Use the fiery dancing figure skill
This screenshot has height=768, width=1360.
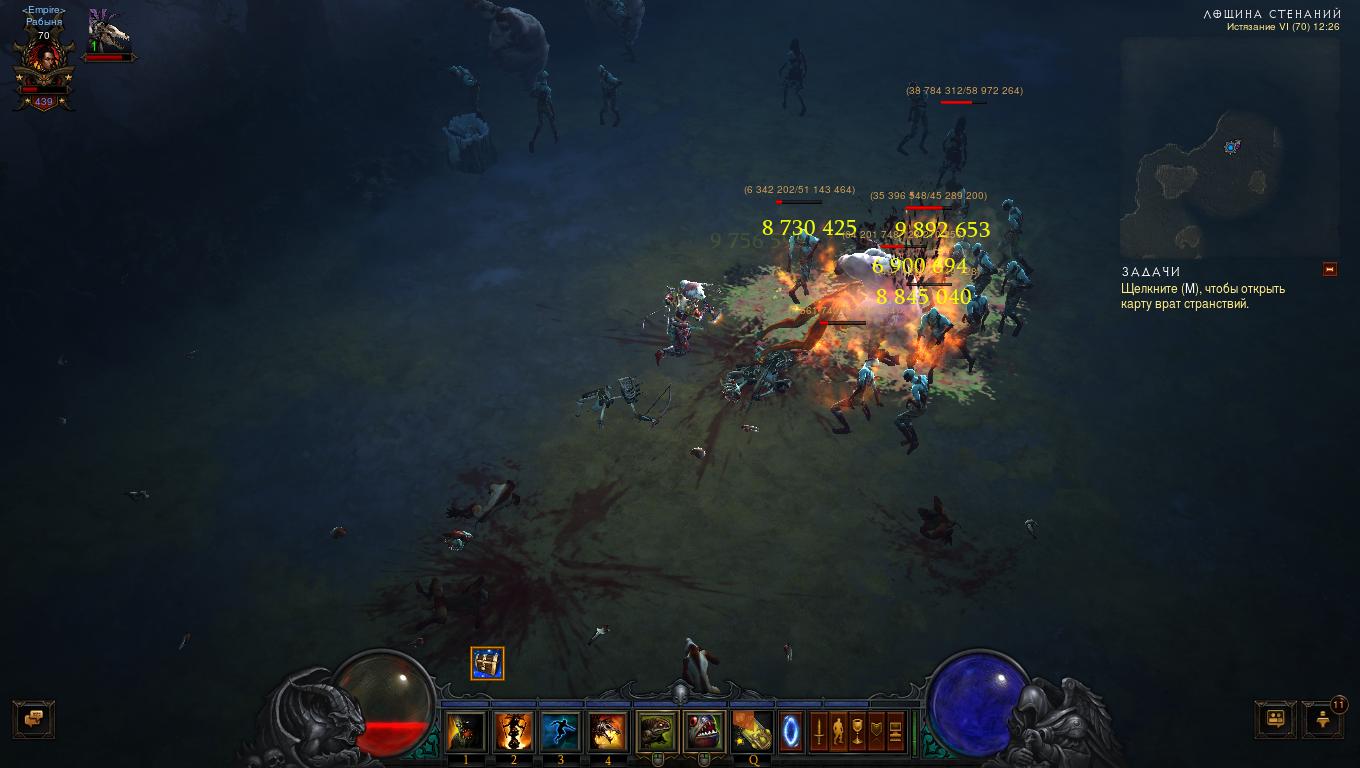tap(514, 732)
